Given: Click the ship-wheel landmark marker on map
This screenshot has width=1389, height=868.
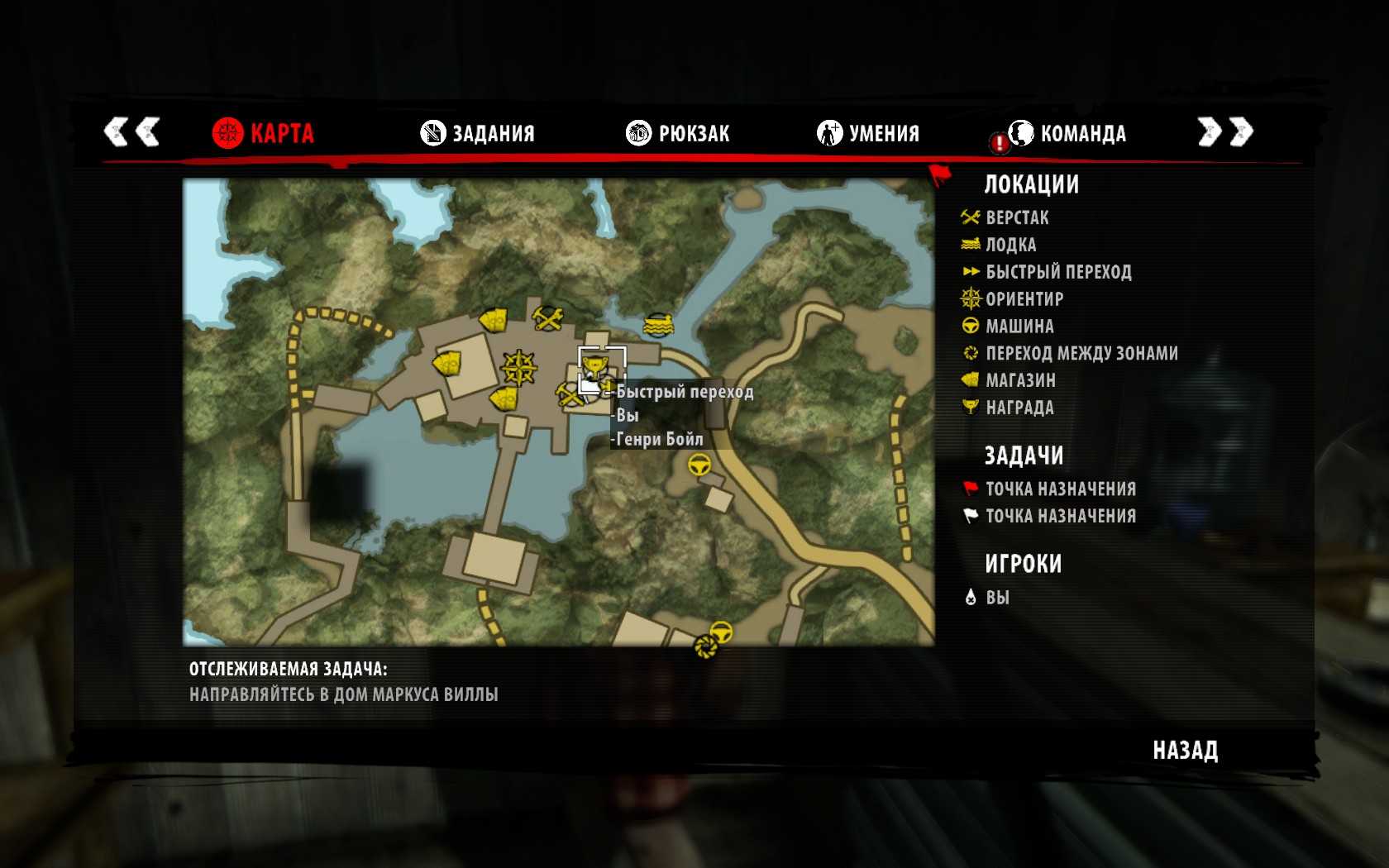Looking at the screenshot, I should (518, 368).
